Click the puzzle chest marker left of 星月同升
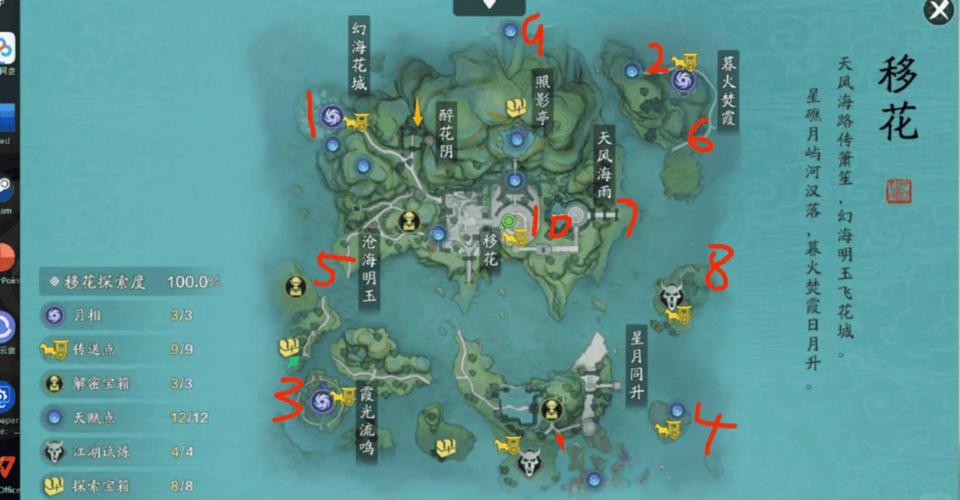Image resolution: width=960 pixels, height=500 pixels. pyautogui.click(x=551, y=408)
